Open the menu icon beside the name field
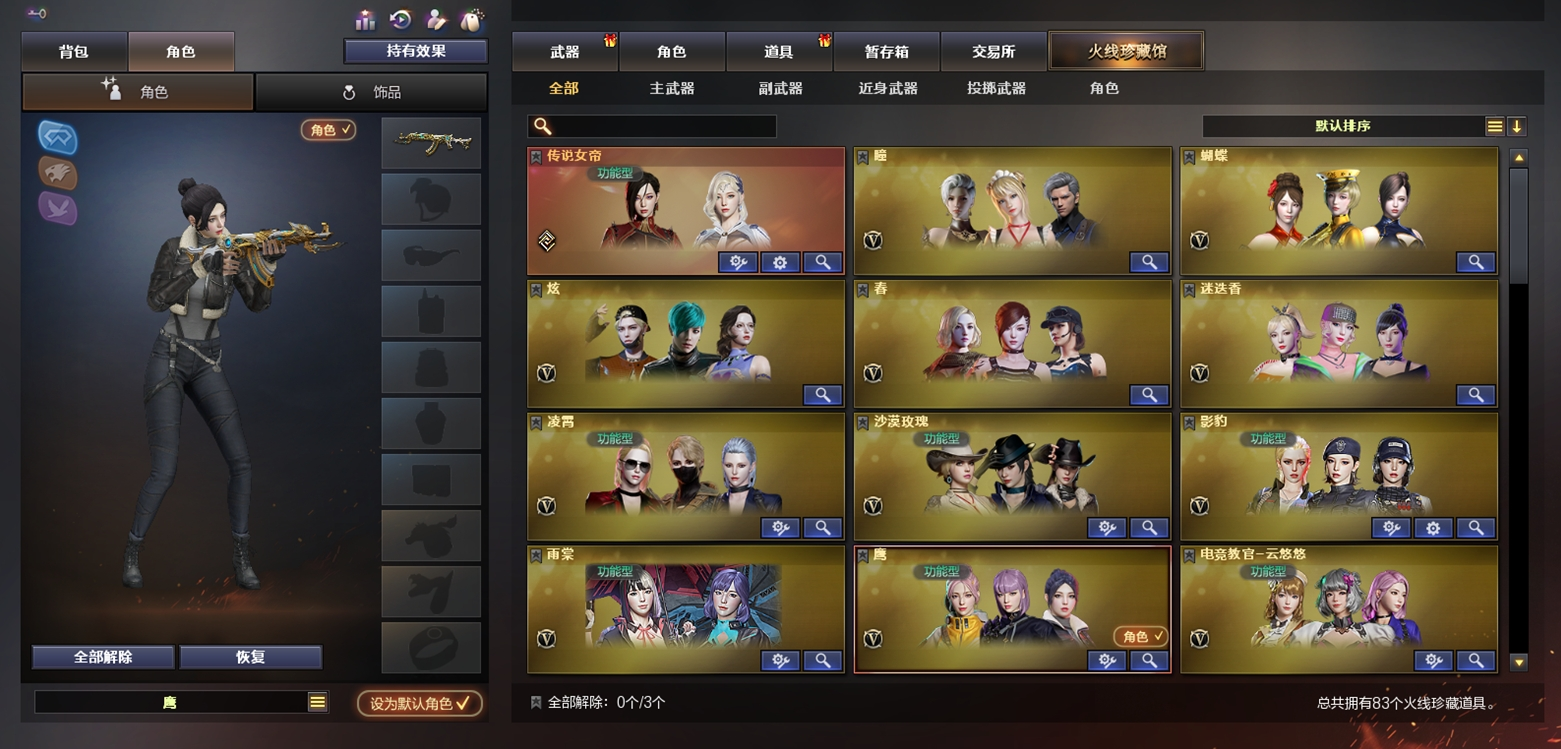The width and height of the screenshot is (1561, 749). [316, 702]
